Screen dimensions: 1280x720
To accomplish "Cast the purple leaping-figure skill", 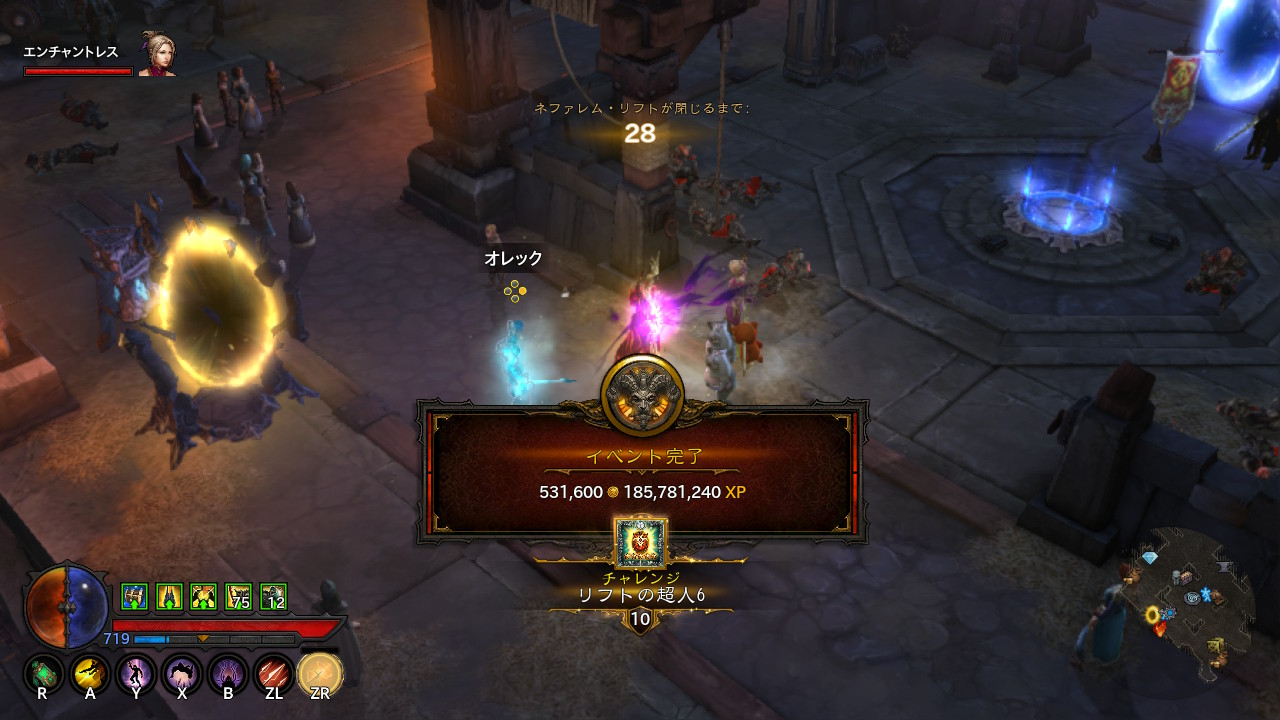I will tap(182, 674).
